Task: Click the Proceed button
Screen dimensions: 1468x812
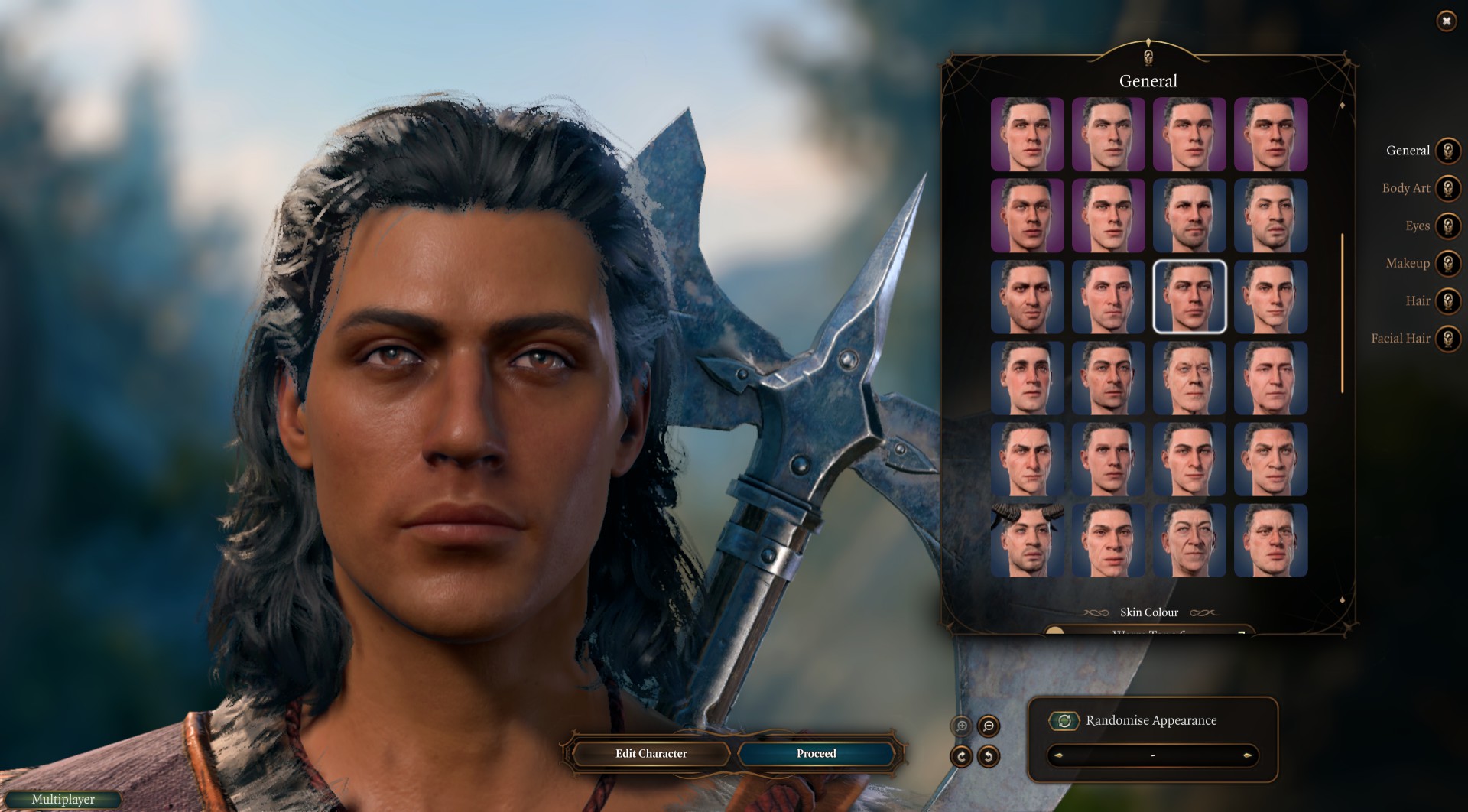Action: (816, 754)
